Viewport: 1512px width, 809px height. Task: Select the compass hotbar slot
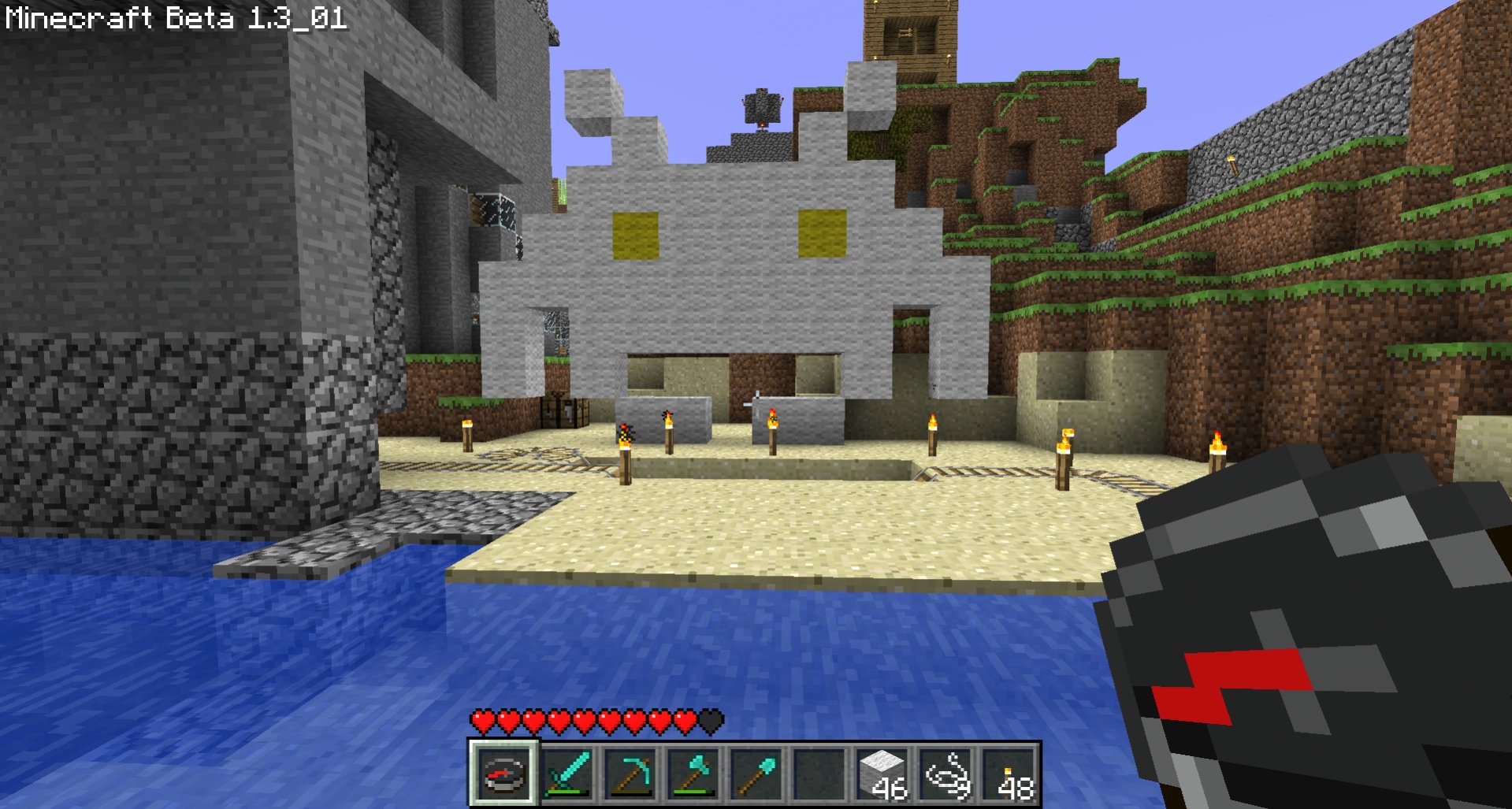[x=503, y=773]
